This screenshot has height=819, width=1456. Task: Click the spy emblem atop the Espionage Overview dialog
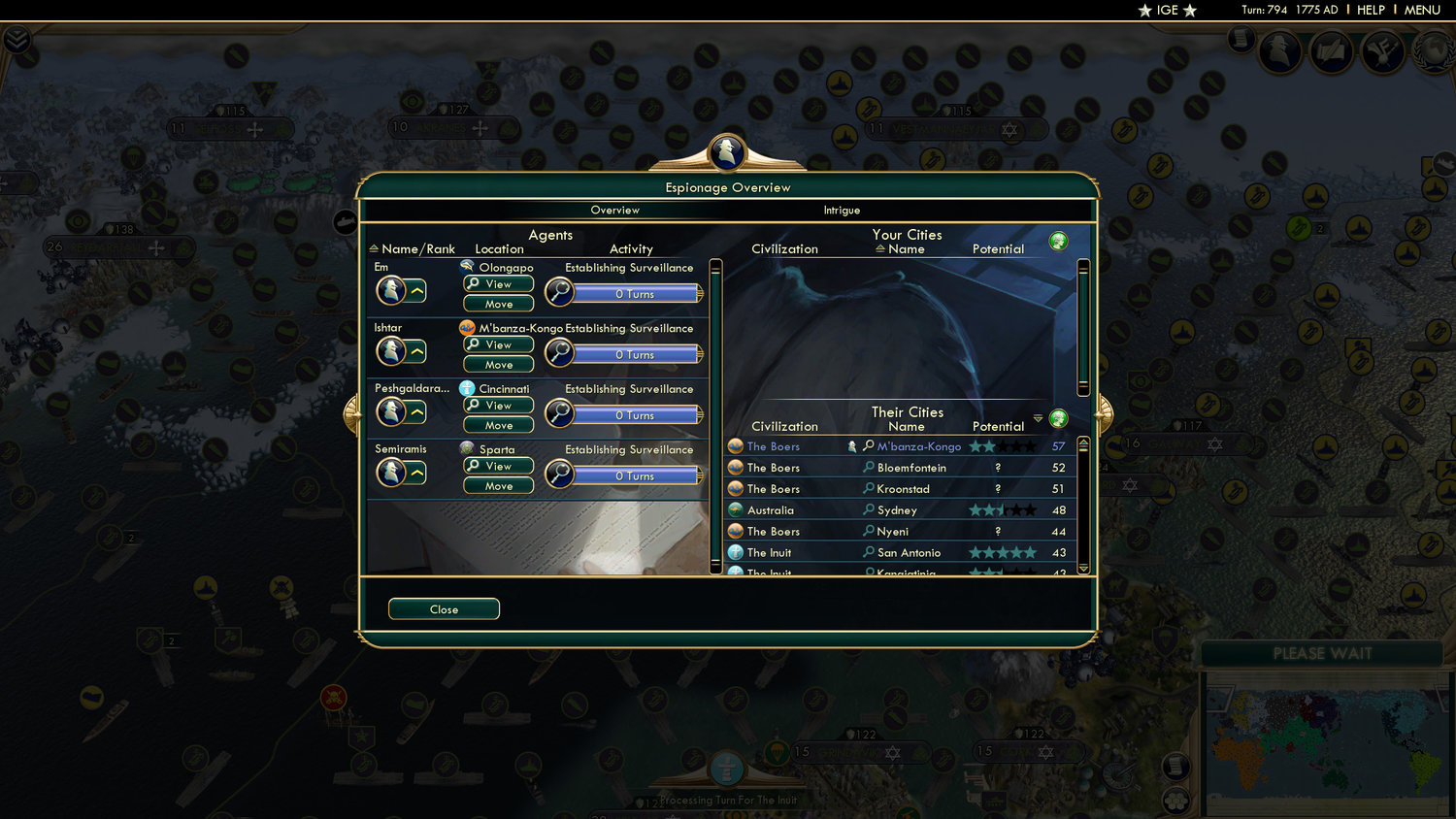tap(727, 151)
